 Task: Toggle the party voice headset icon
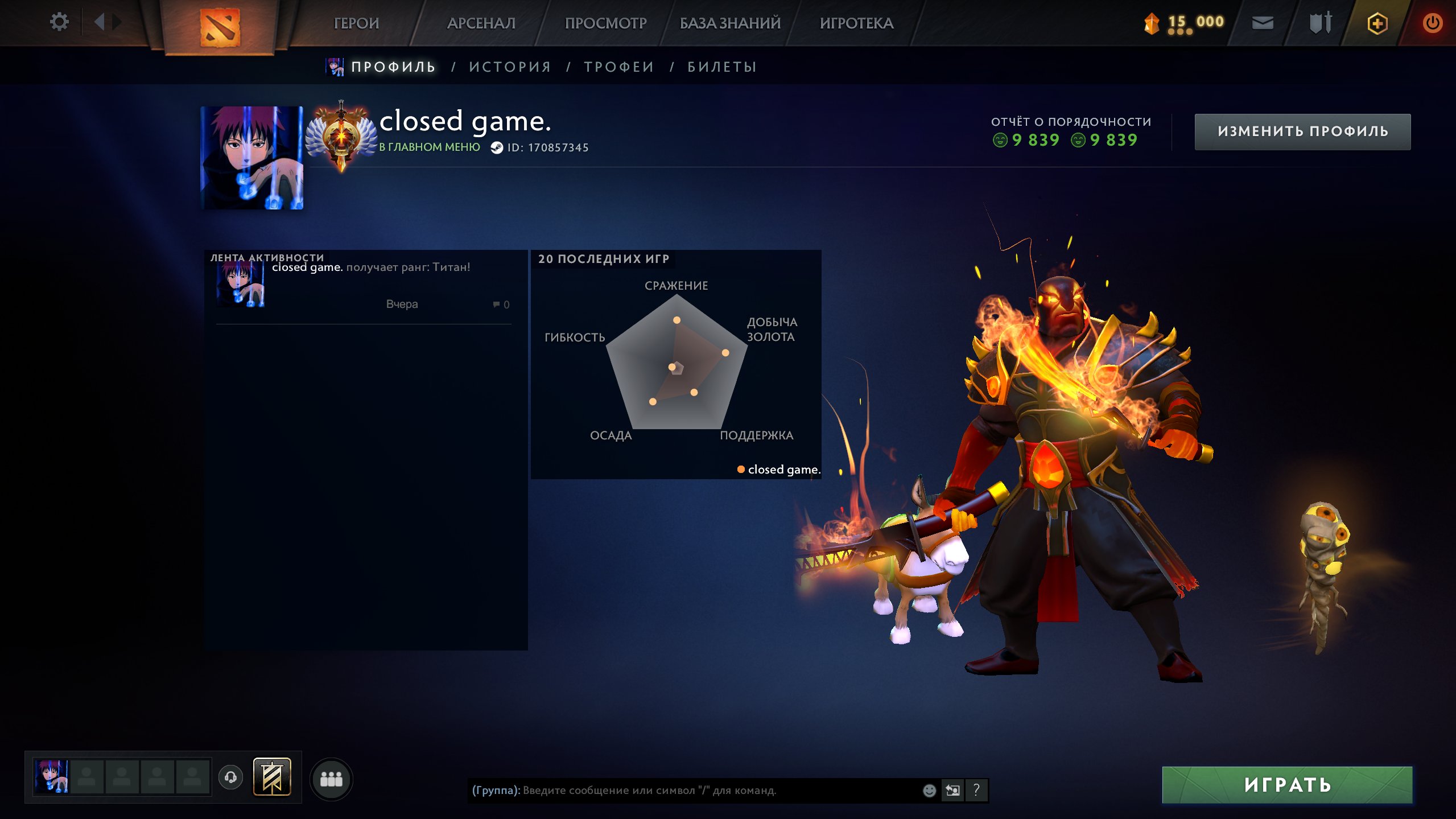230,777
